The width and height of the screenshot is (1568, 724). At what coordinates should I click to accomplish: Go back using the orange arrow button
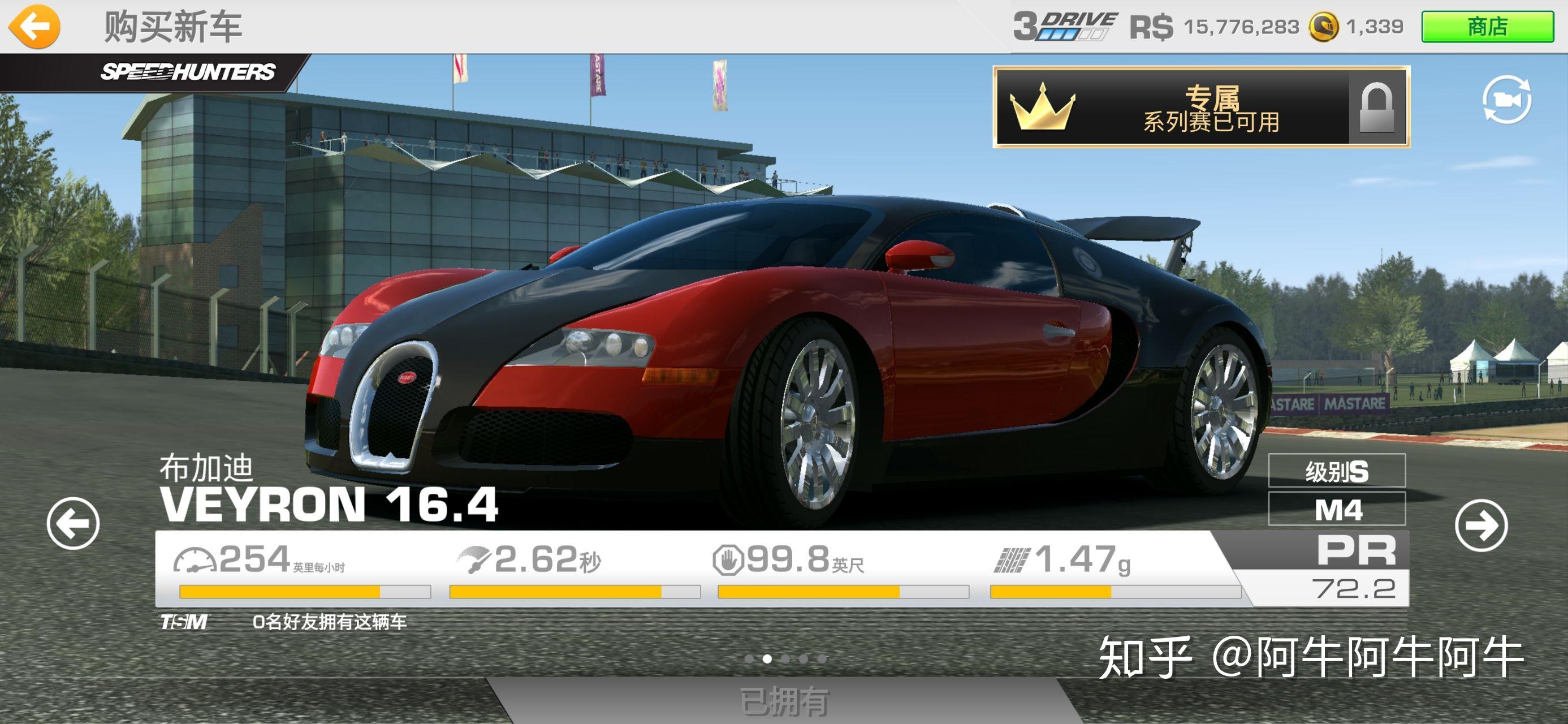(x=34, y=26)
